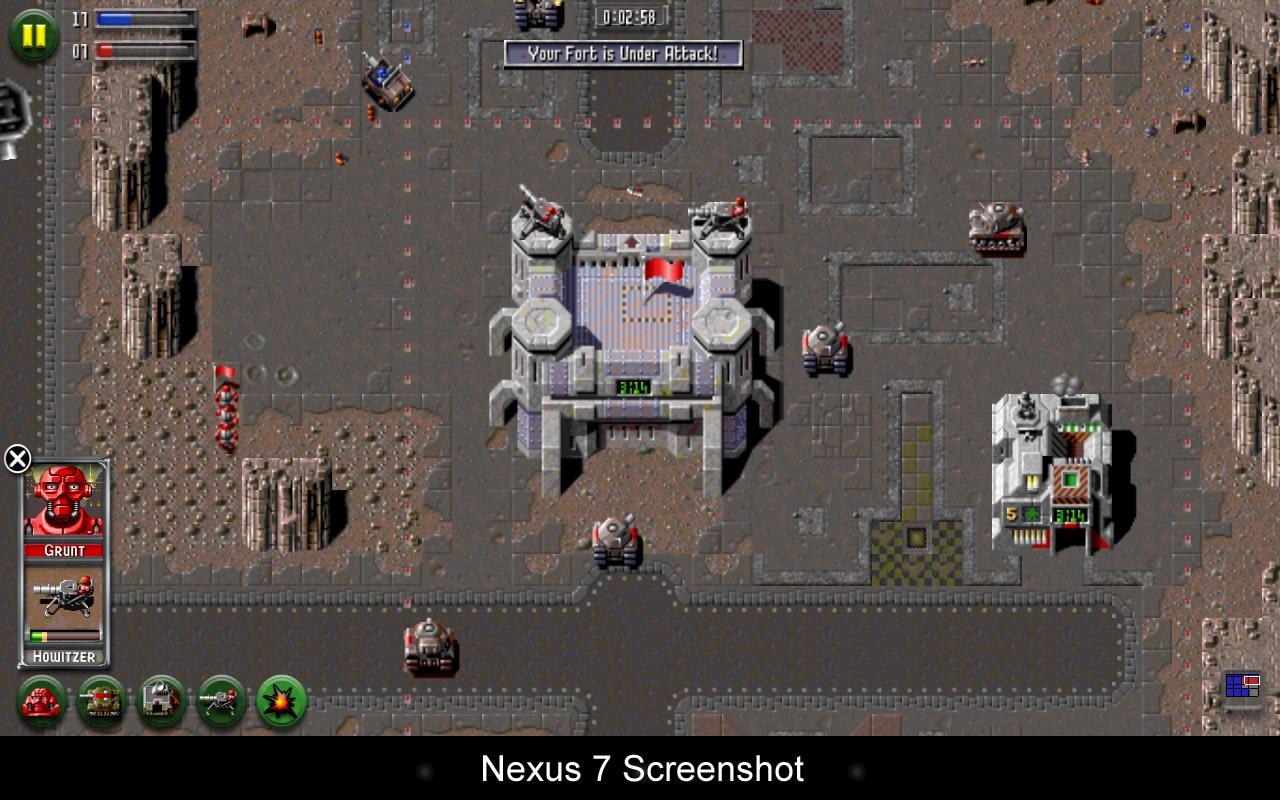Close the Grunt info panel
This screenshot has width=1280, height=800.
tap(17, 459)
